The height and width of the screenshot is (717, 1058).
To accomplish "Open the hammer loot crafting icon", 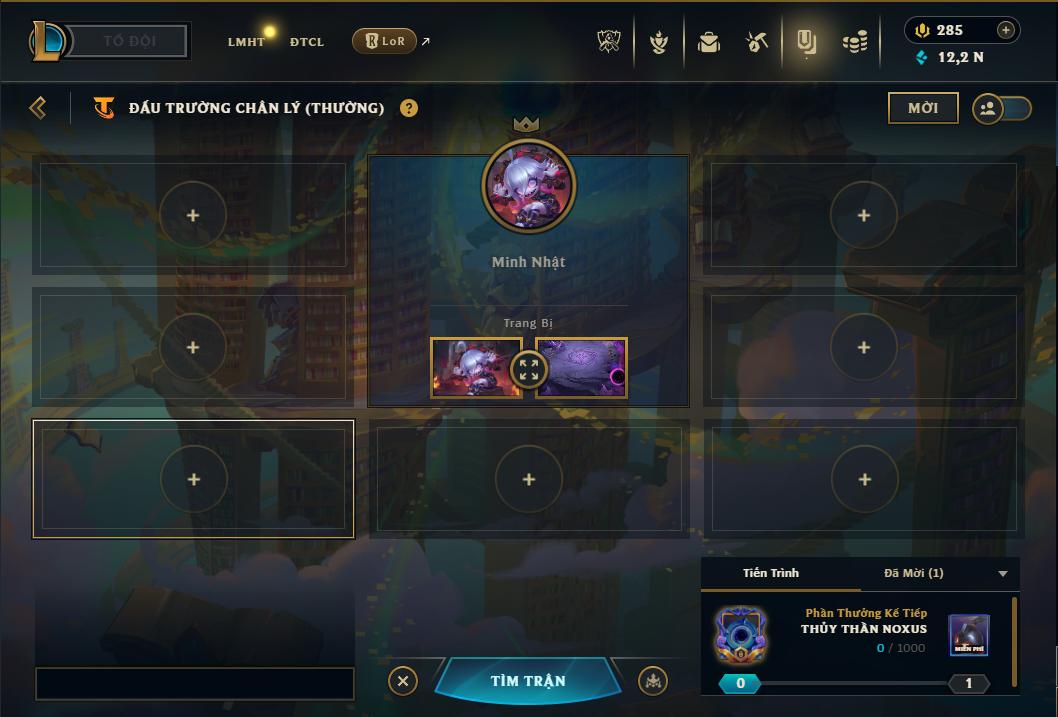I will click(756, 42).
